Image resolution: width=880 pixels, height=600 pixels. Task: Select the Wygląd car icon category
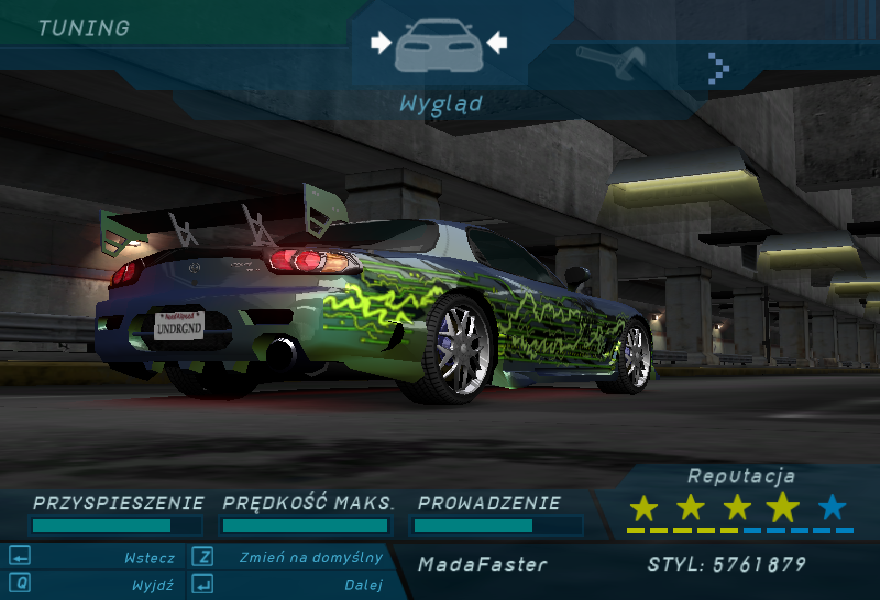point(439,45)
